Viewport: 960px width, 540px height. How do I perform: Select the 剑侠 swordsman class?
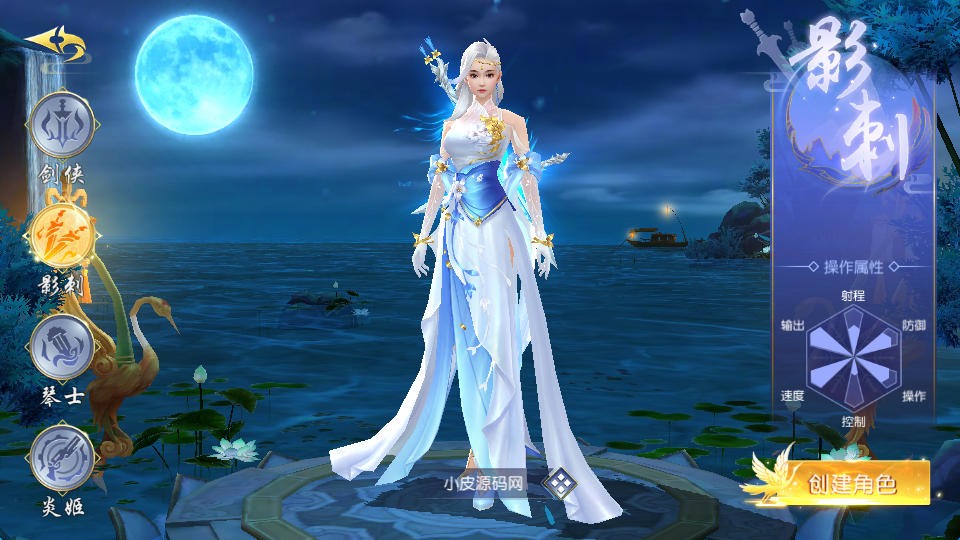62,126
